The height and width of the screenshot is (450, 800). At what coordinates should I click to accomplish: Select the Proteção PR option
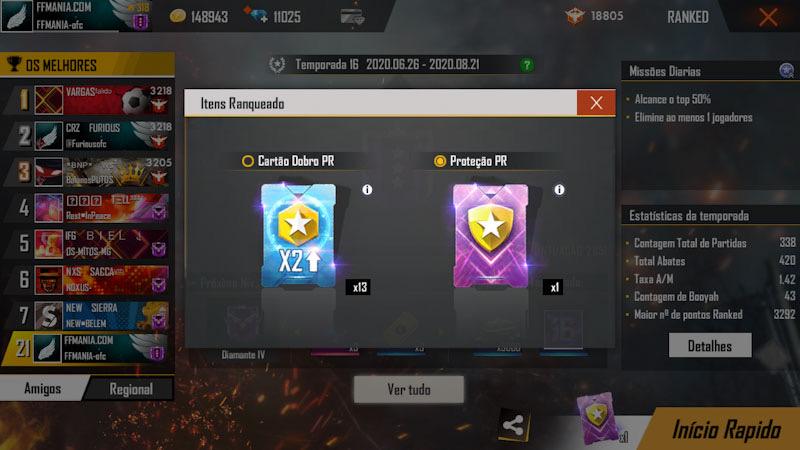pos(440,160)
